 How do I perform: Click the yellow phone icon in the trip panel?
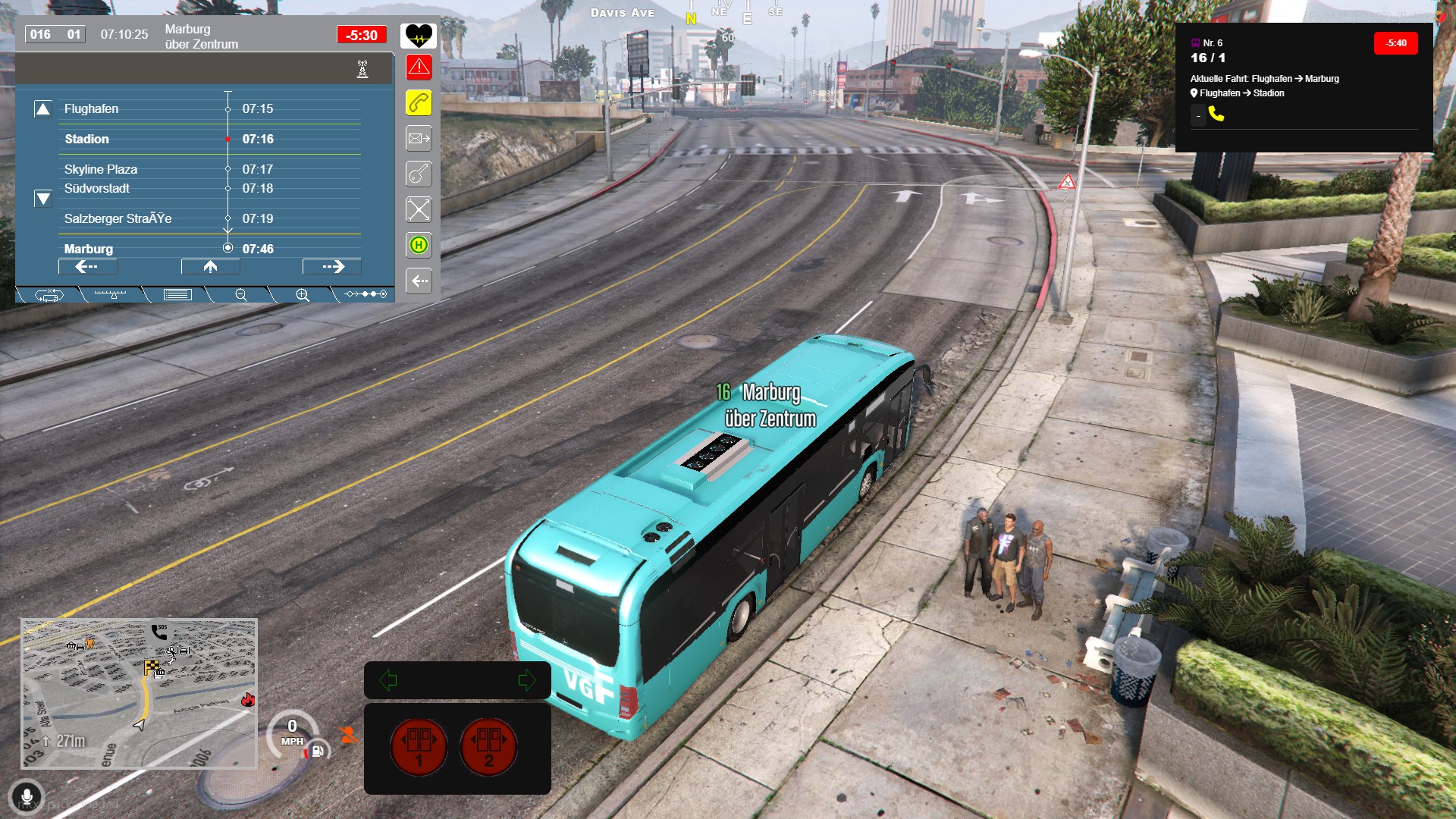coord(1216,114)
